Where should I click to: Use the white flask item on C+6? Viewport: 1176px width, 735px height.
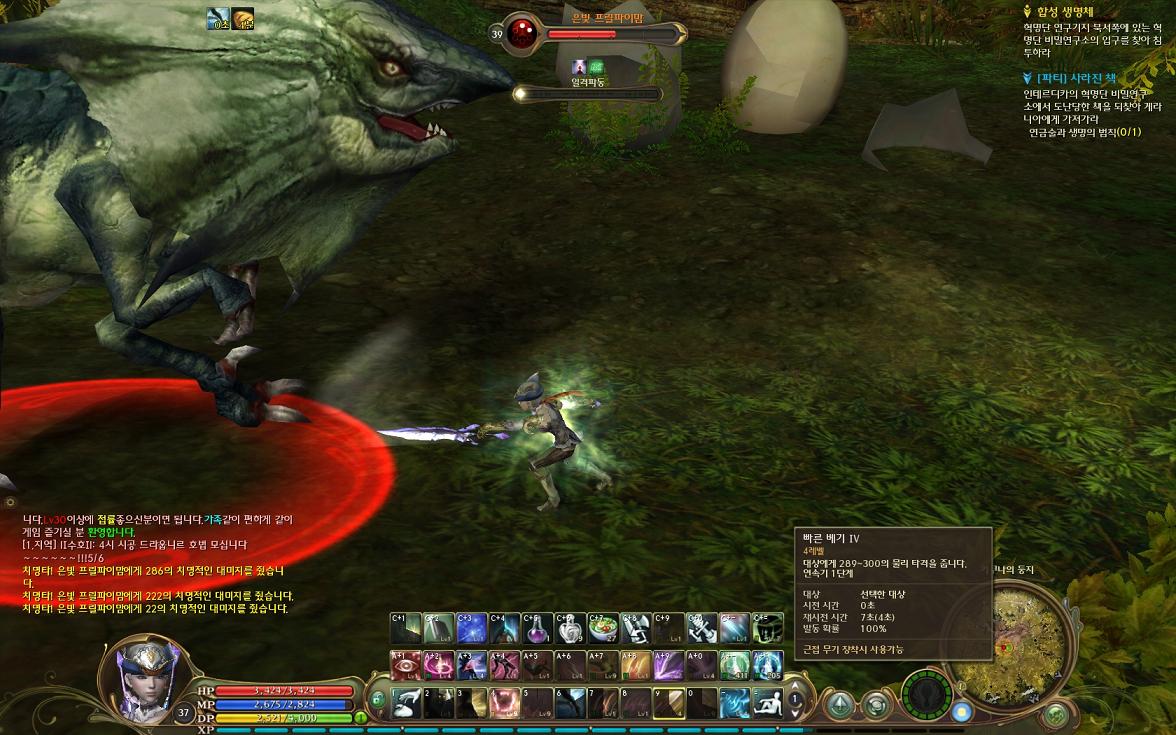click(x=570, y=628)
